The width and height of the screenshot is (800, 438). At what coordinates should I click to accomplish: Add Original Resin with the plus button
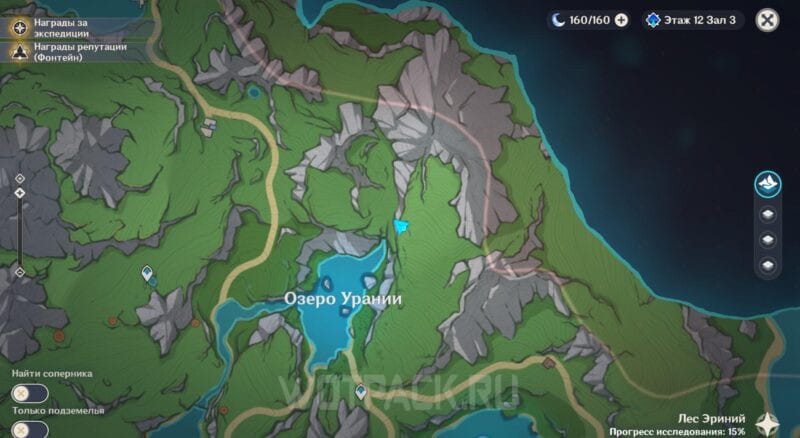point(621,20)
